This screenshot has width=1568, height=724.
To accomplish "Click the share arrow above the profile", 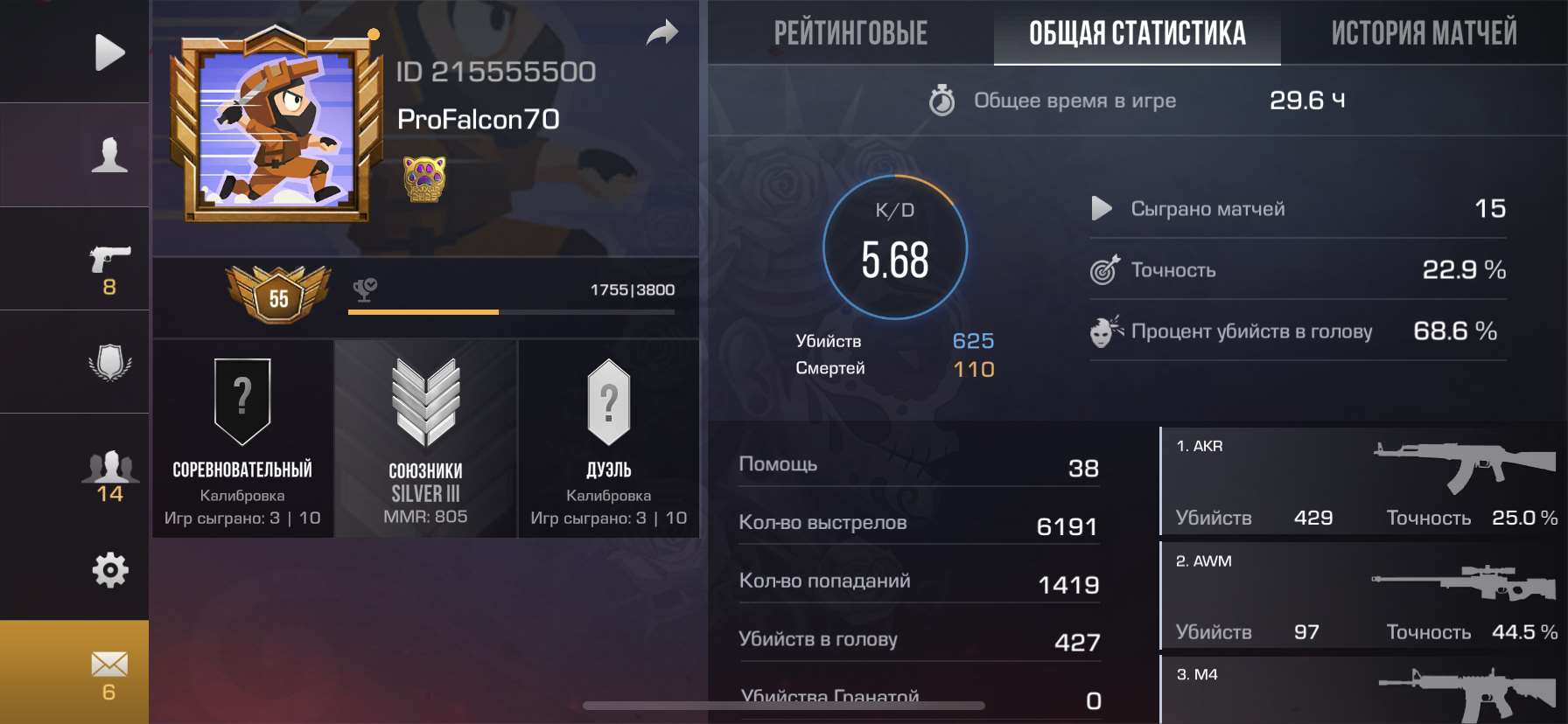I will [x=662, y=31].
